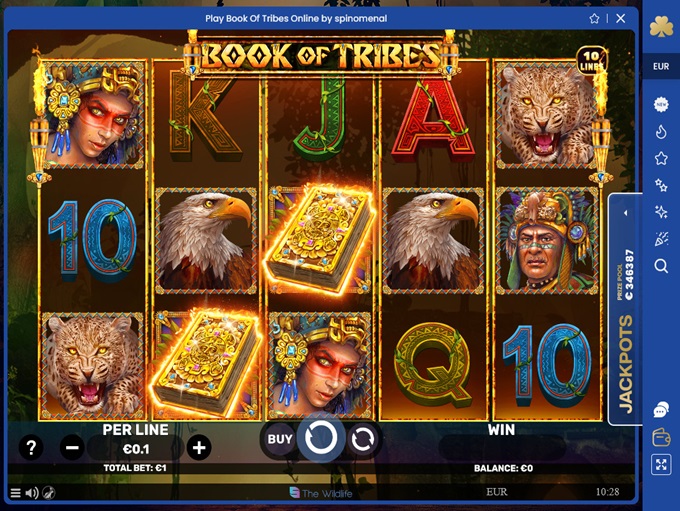The width and height of the screenshot is (680, 511).
Task: Spin the reels with the main spin button
Action: point(320,438)
